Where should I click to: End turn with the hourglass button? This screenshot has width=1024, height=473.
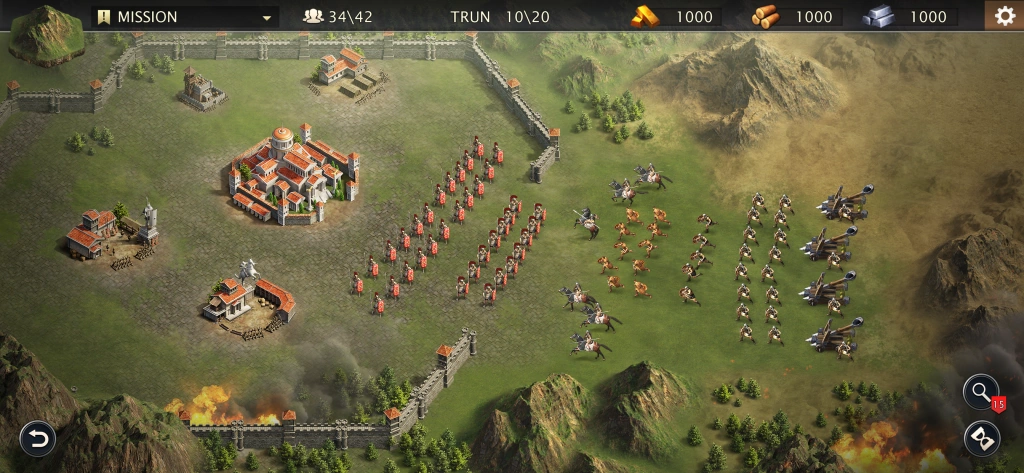pyautogui.click(x=981, y=439)
